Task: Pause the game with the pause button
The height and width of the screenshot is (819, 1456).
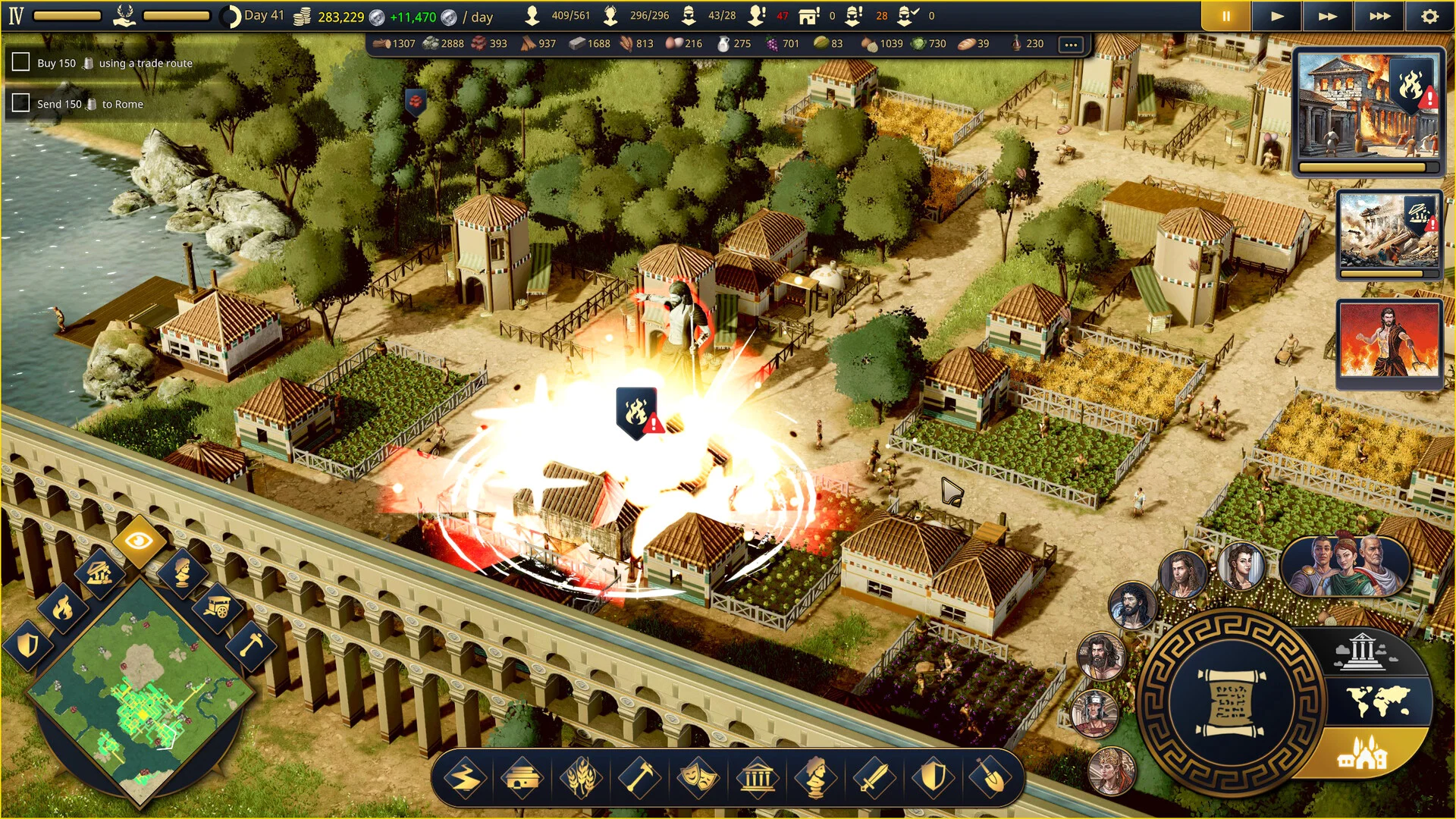Action: [x=1225, y=16]
